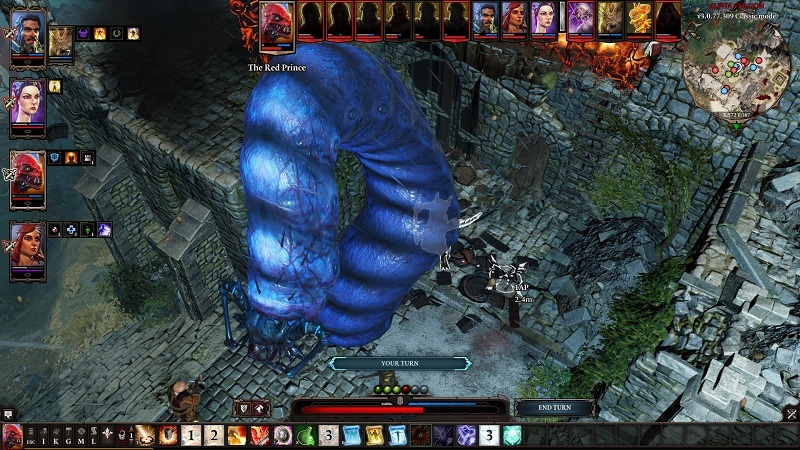
Task: Activate the blue scroll hotbar skill
Action: (x=351, y=436)
